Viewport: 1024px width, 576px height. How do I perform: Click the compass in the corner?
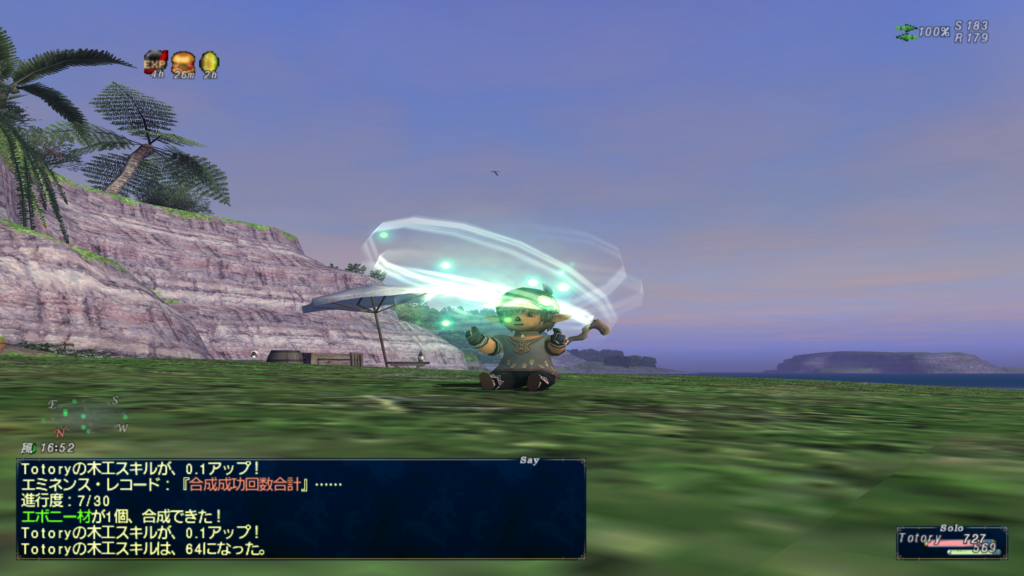click(x=88, y=415)
